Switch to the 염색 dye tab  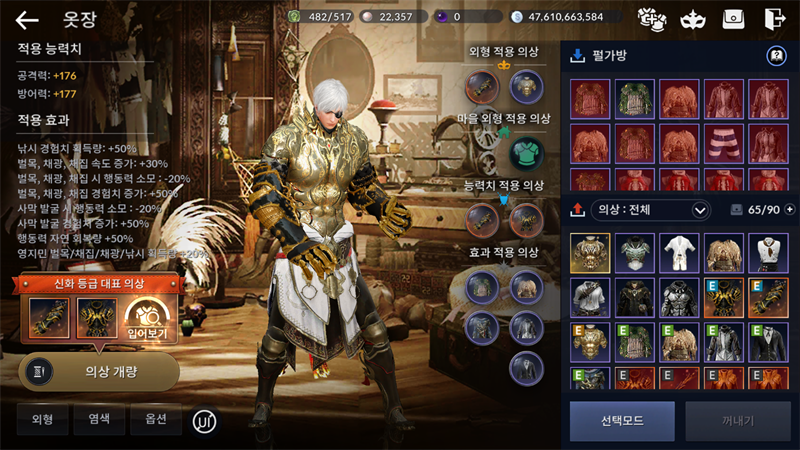[x=99, y=420]
